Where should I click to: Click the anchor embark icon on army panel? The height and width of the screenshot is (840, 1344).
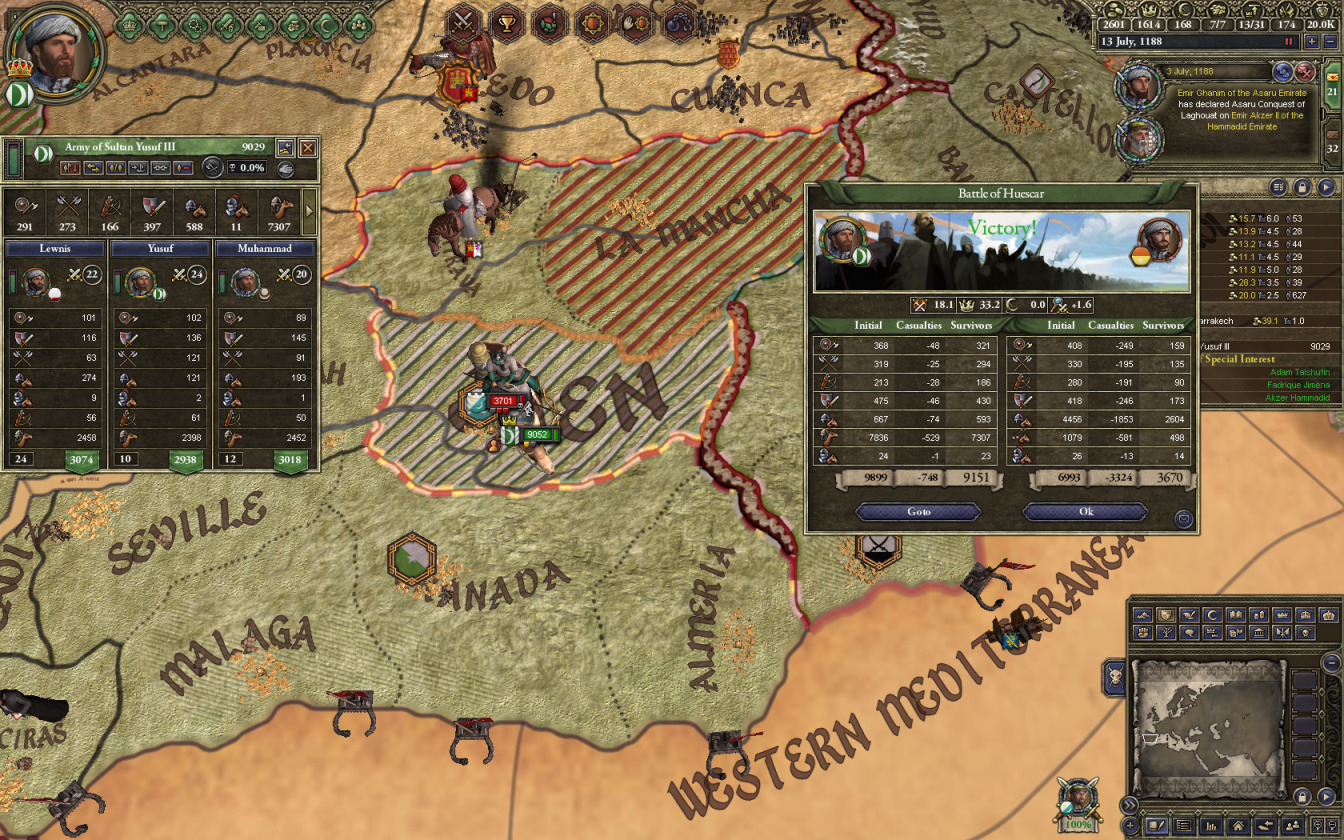(137, 168)
